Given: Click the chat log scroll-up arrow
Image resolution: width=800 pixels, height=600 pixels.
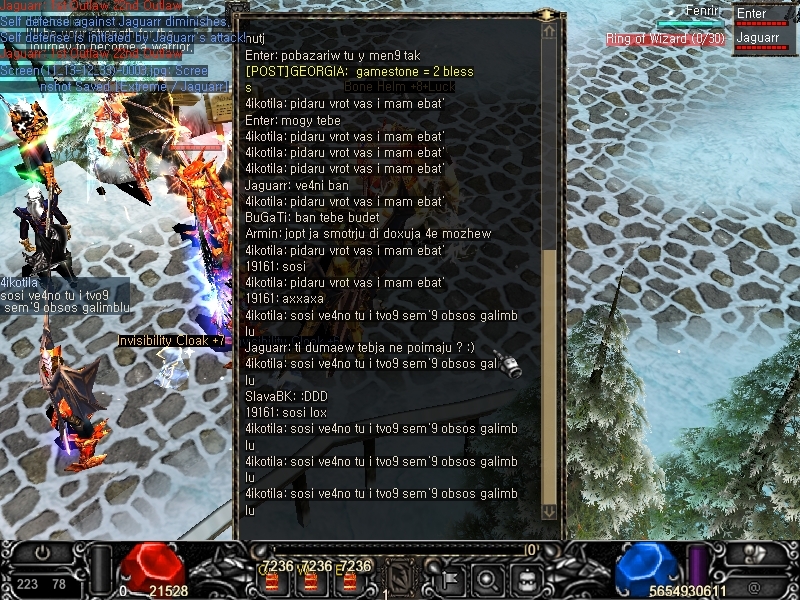Looking at the screenshot, I should [x=549, y=32].
